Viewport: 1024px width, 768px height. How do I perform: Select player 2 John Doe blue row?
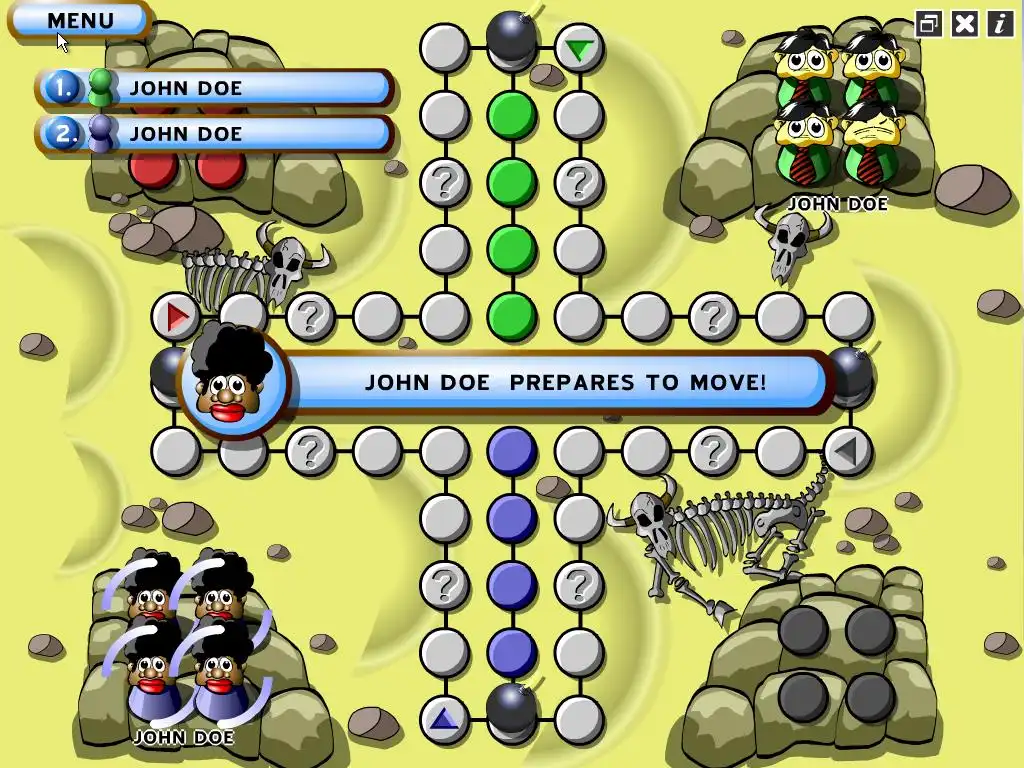[215, 134]
